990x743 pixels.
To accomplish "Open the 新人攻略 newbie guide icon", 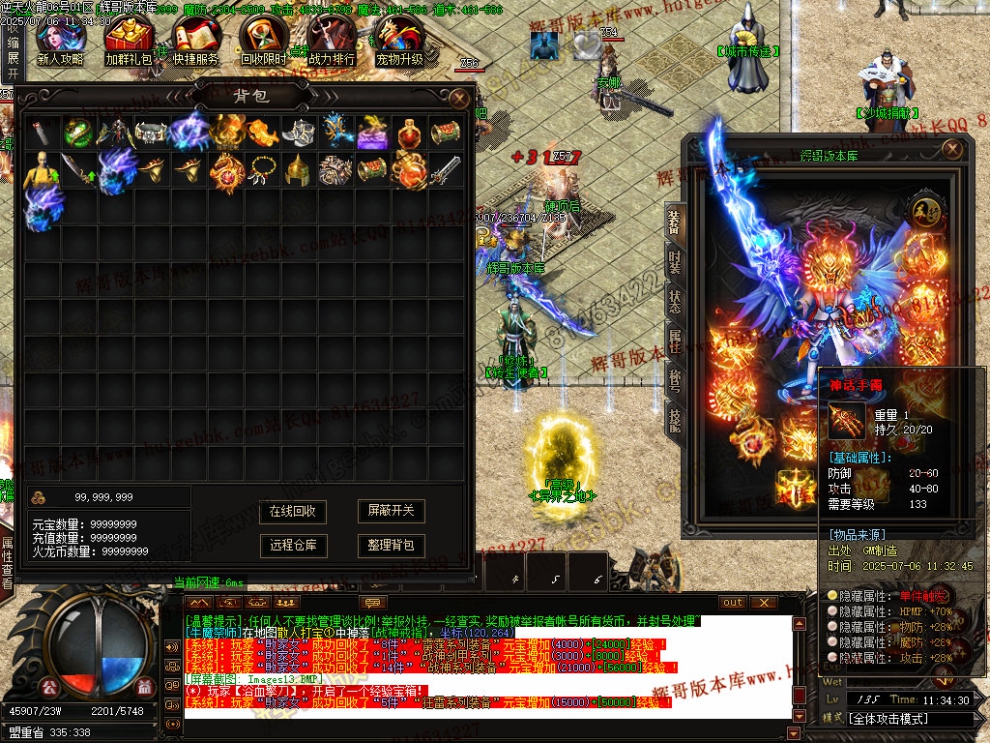I will point(60,40).
